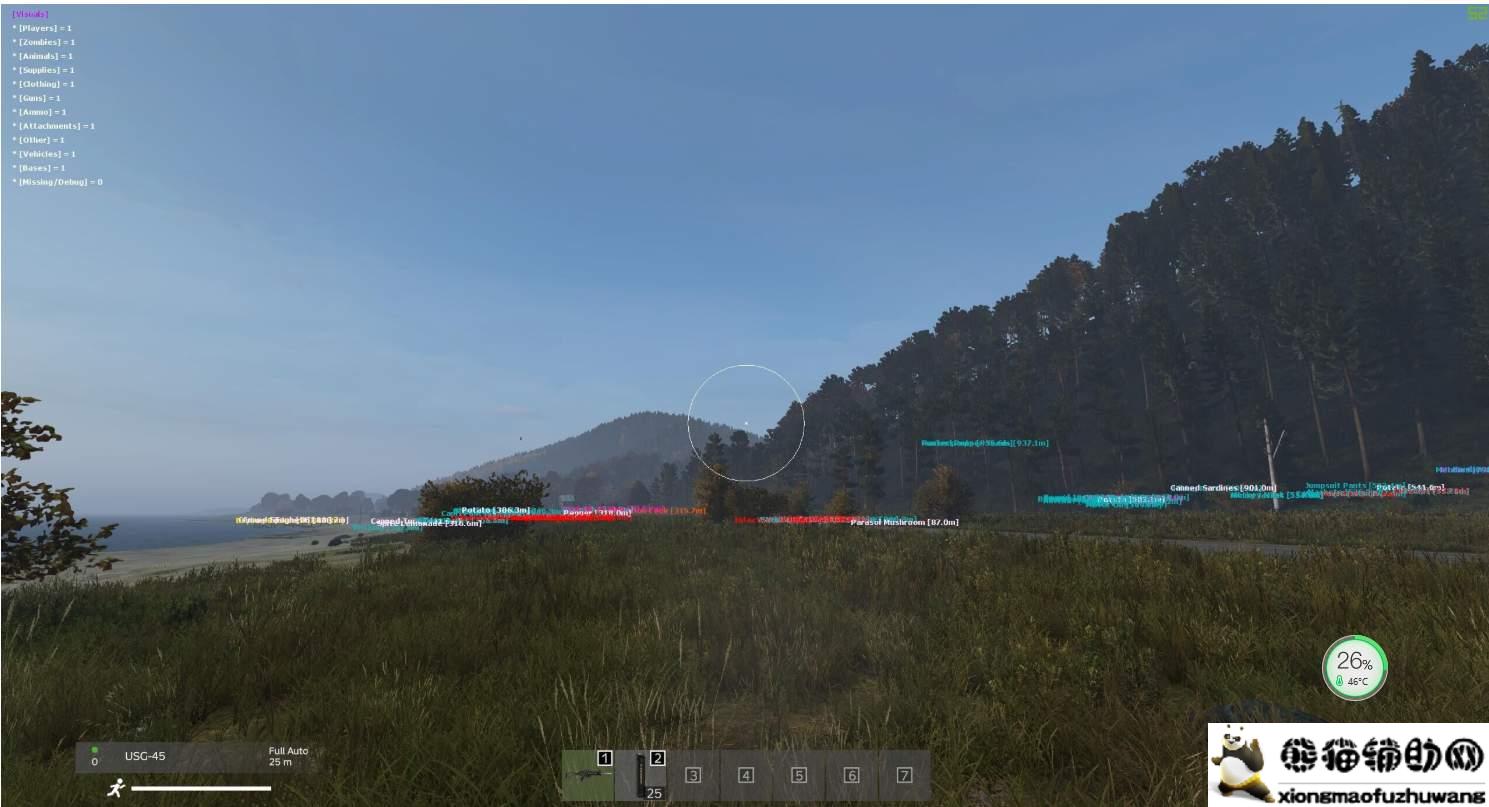Click the stamina bar at bottom left
Image resolution: width=1489 pixels, height=807 pixels.
point(200,790)
